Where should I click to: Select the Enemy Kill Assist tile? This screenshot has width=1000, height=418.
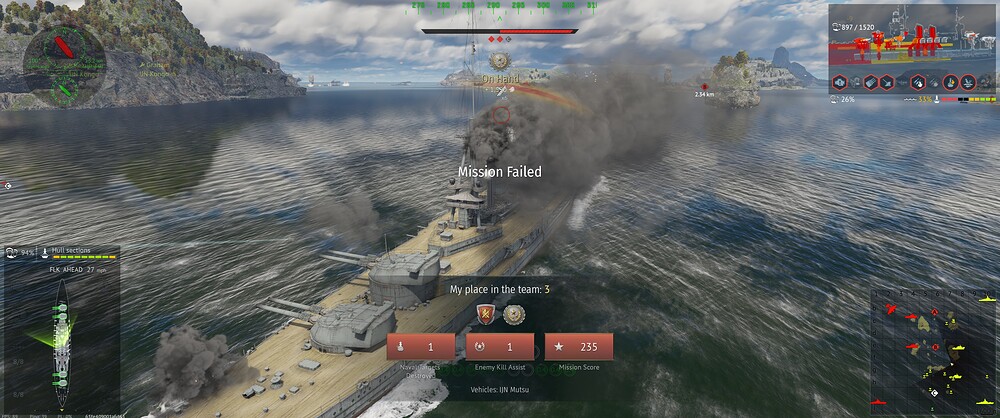click(500, 347)
